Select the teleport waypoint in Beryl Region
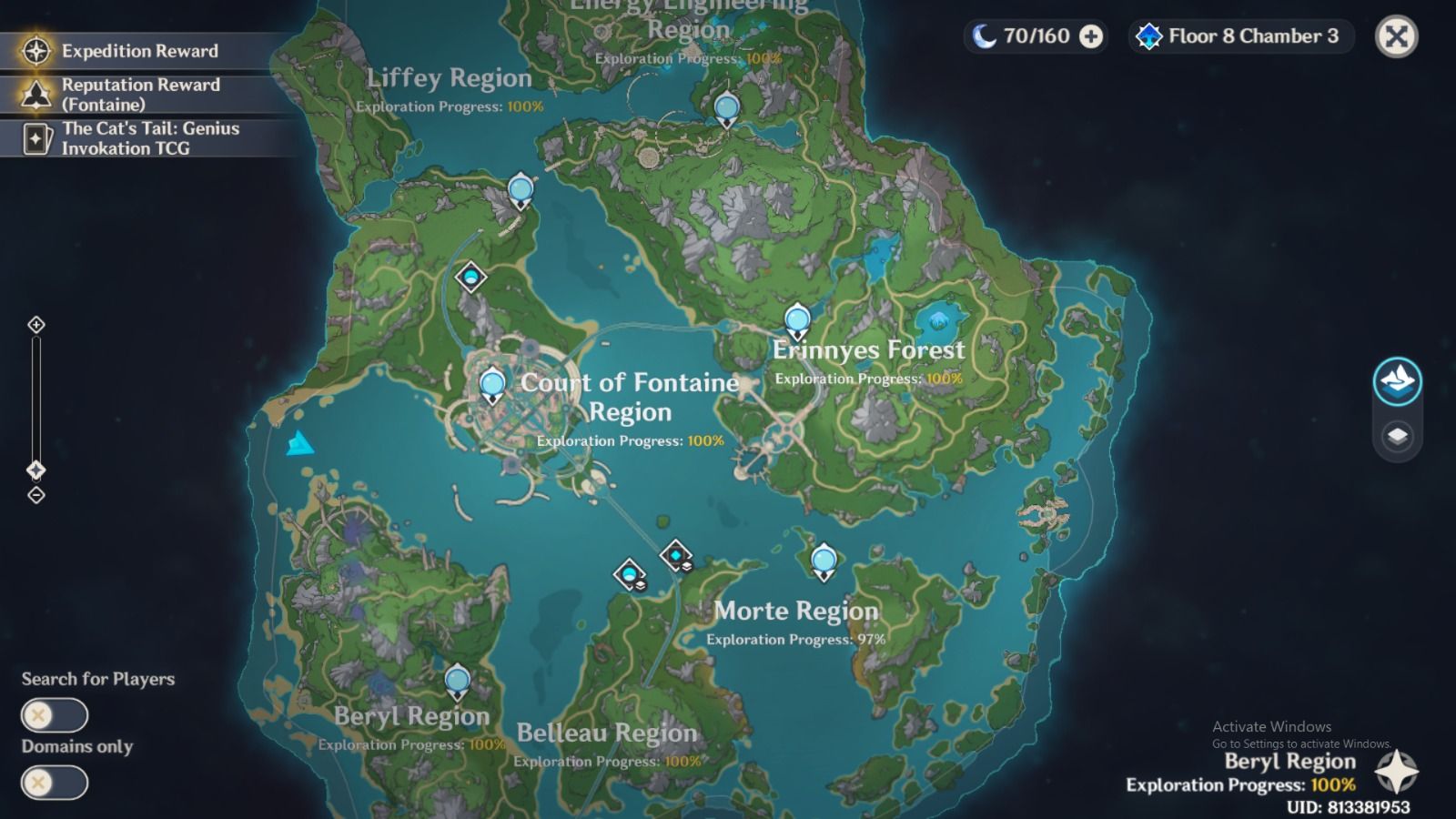Viewport: 1456px width, 819px height. tap(455, 681)
